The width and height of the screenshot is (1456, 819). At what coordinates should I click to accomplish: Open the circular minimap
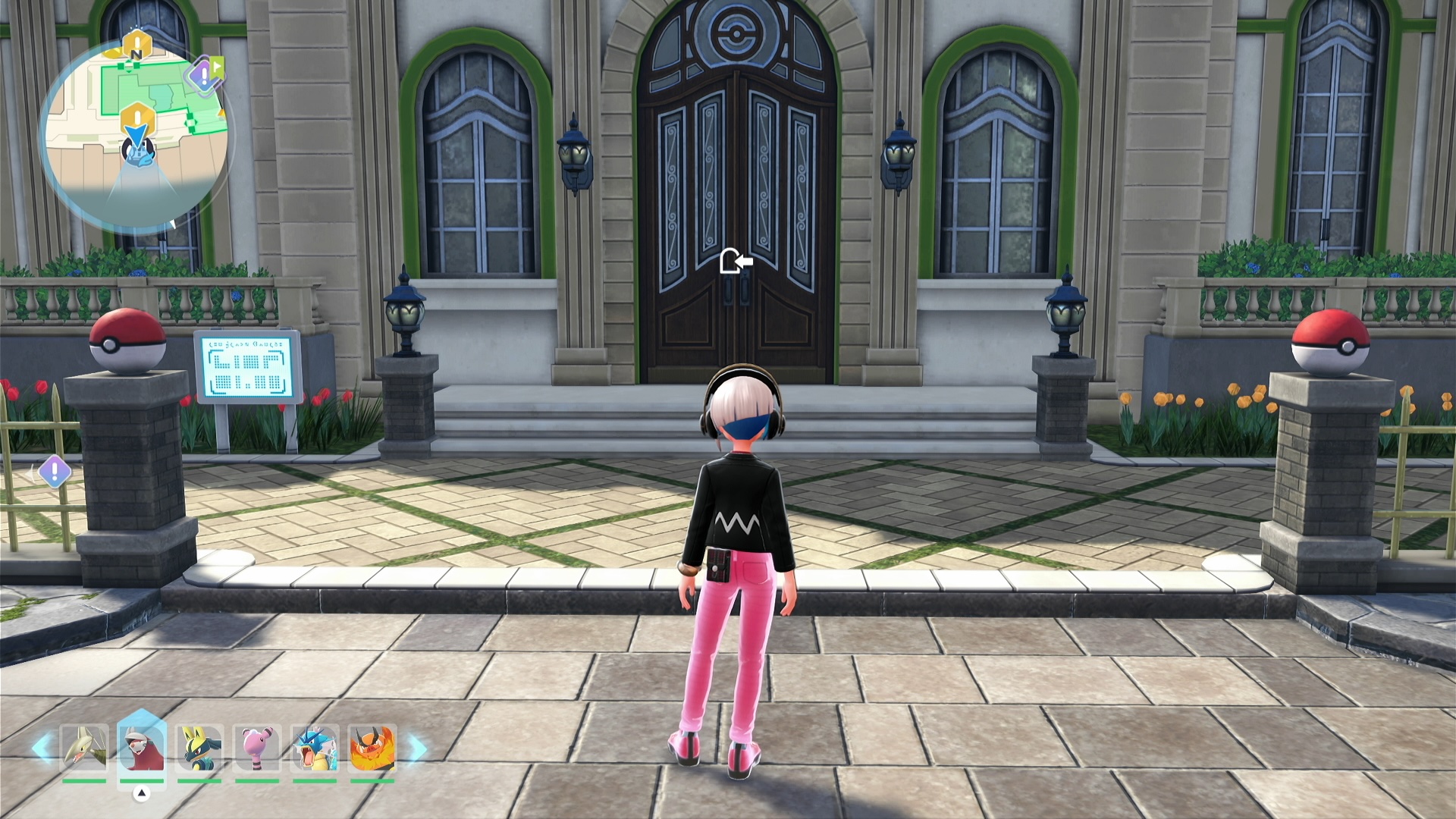[x=136, y=136]
